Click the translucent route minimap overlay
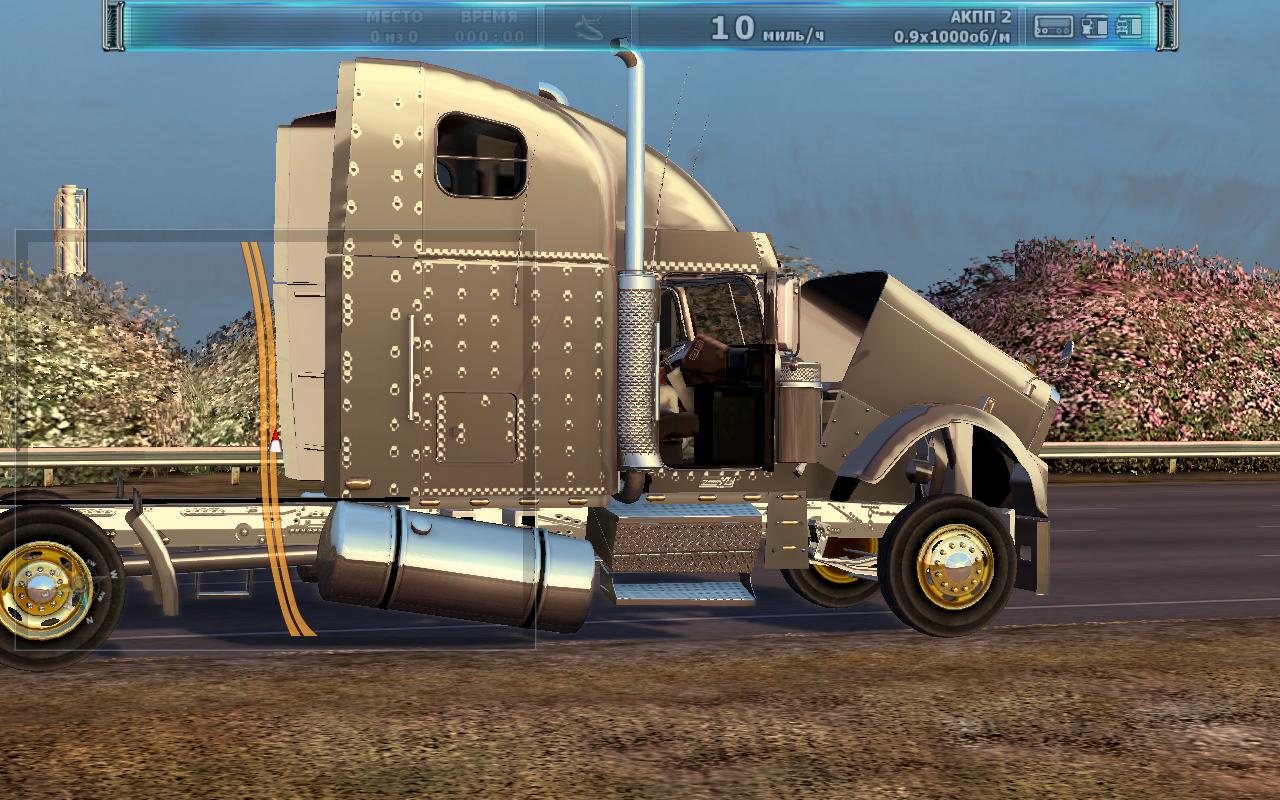Screen dimensions: 1280x800 (x=275, y=440)
